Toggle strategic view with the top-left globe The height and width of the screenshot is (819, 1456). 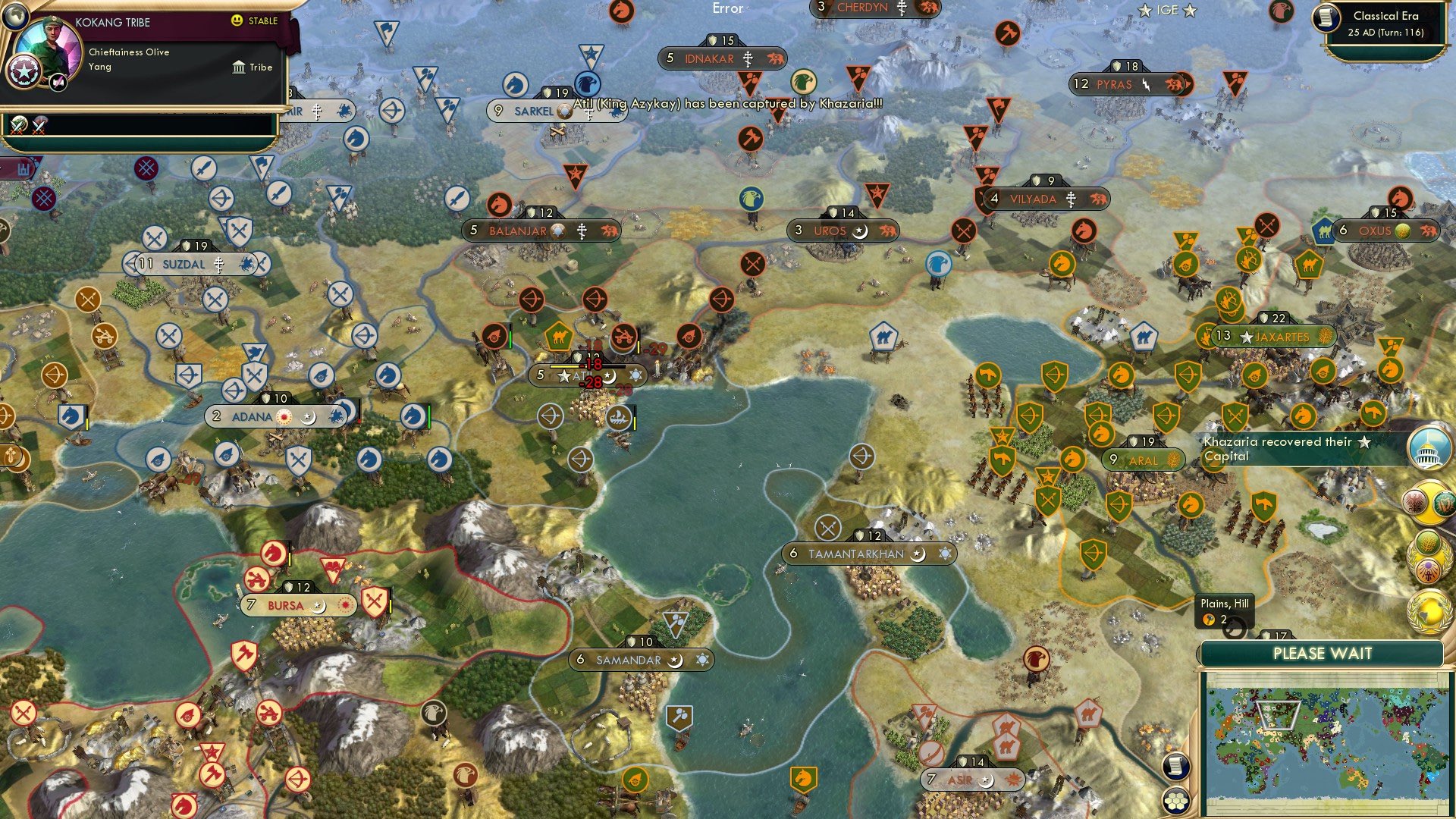(x=16, y=17)
